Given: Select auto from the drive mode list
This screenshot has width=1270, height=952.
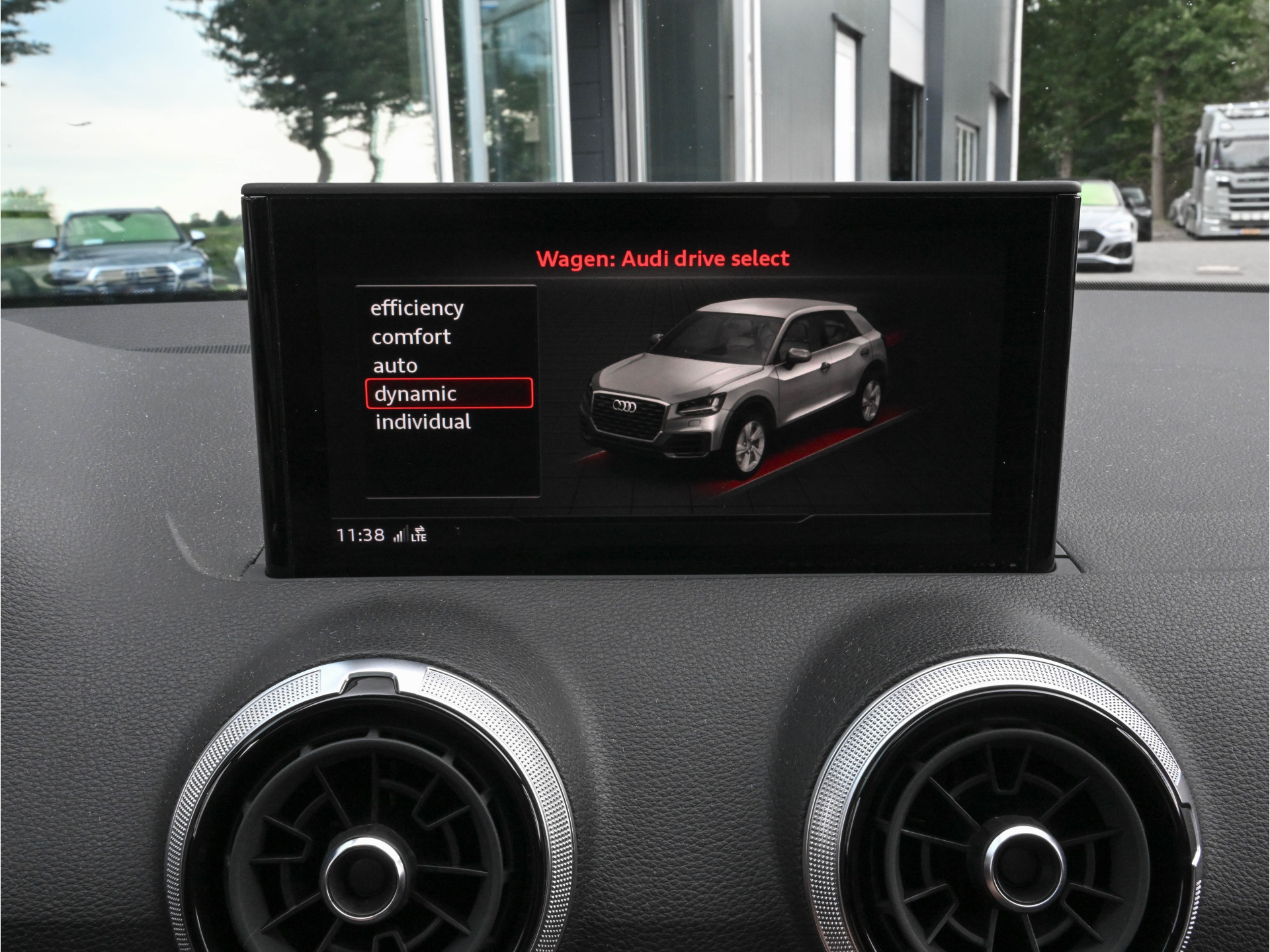Looking at the screenshot, I should pyautogui.click(x=396, y=365).
